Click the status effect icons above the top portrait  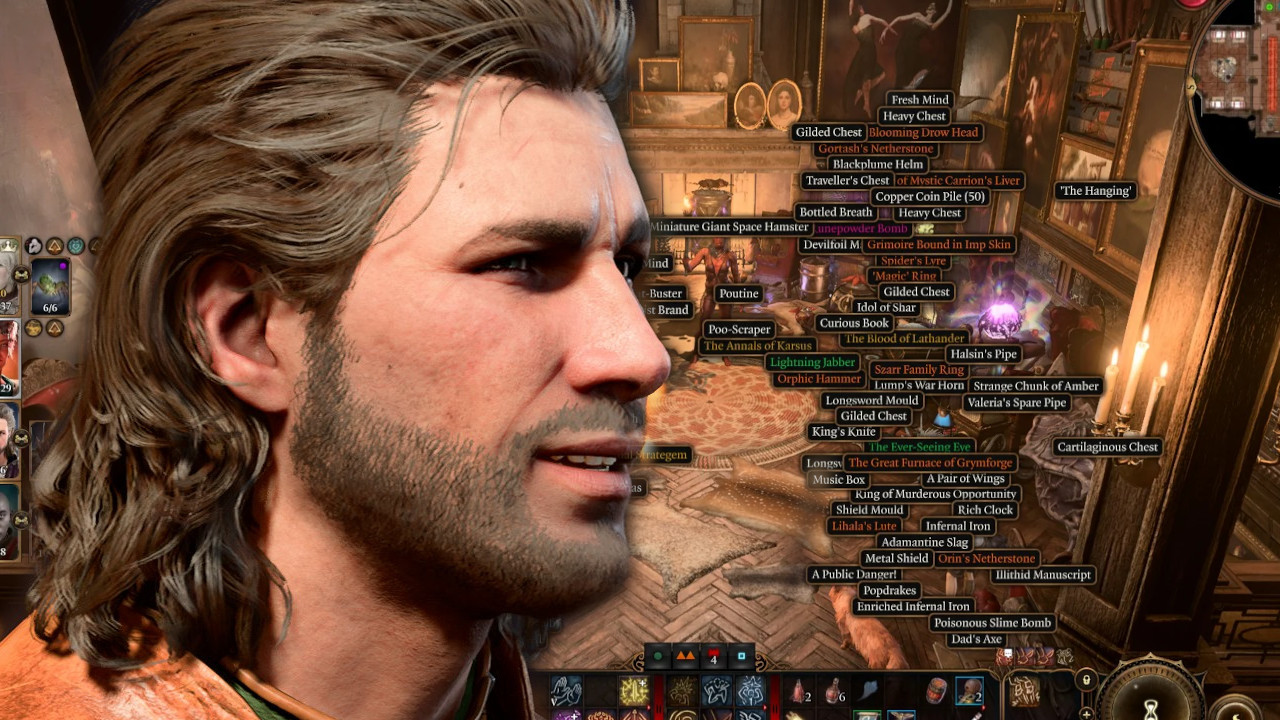click(35, 242)
